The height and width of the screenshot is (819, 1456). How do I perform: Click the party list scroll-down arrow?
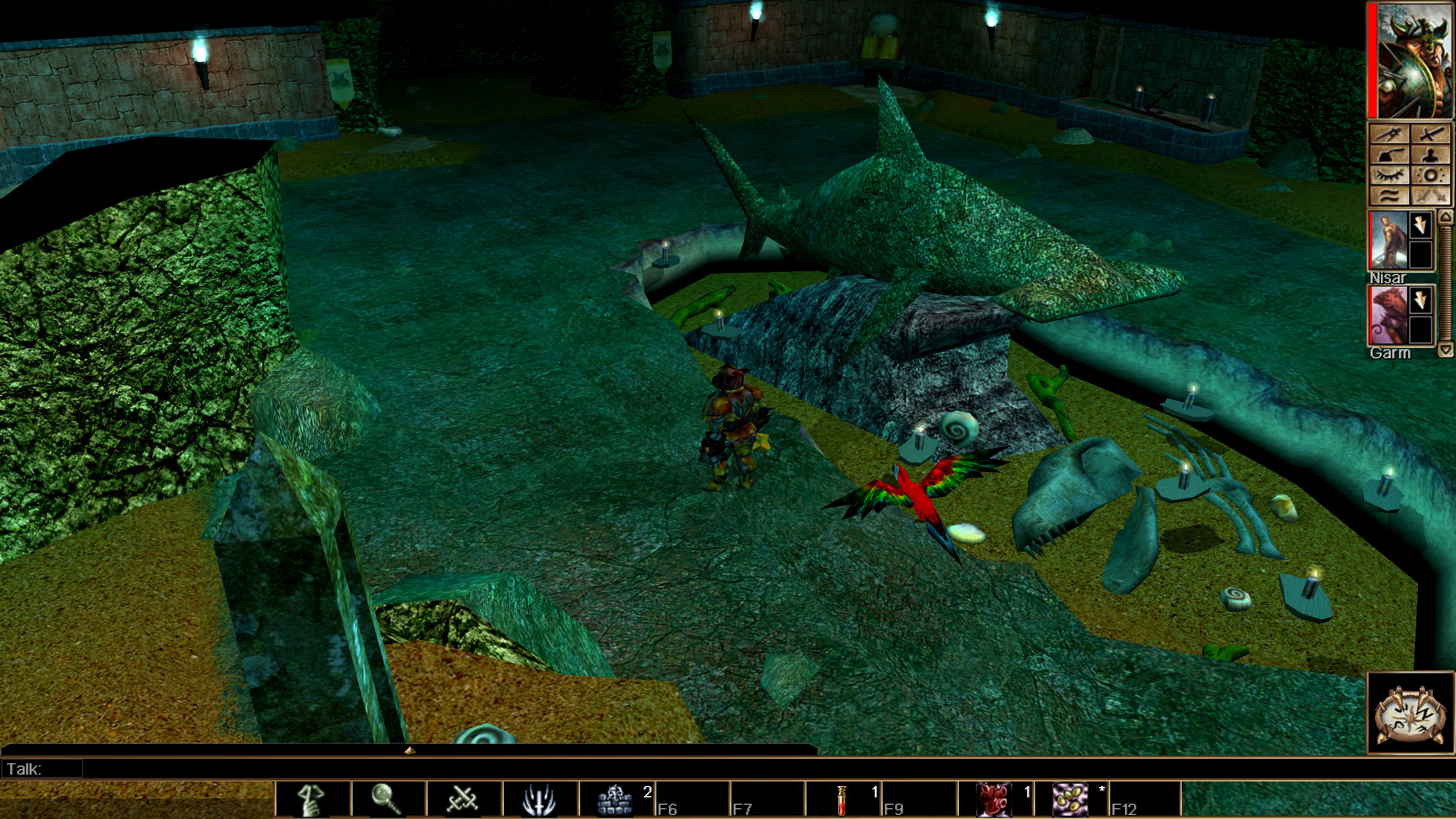click(1444, 350)
